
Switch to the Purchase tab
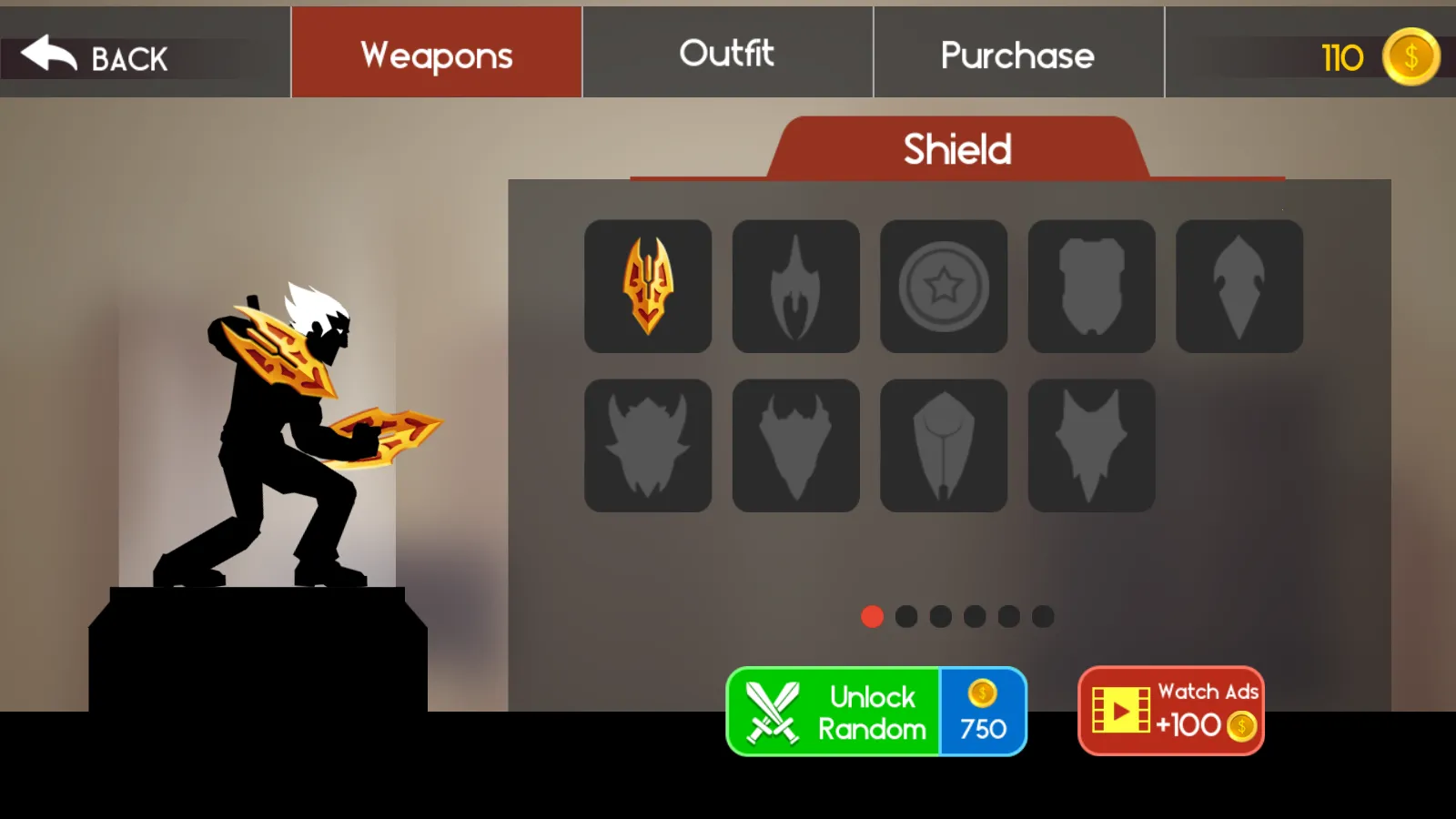[1018, 55]
